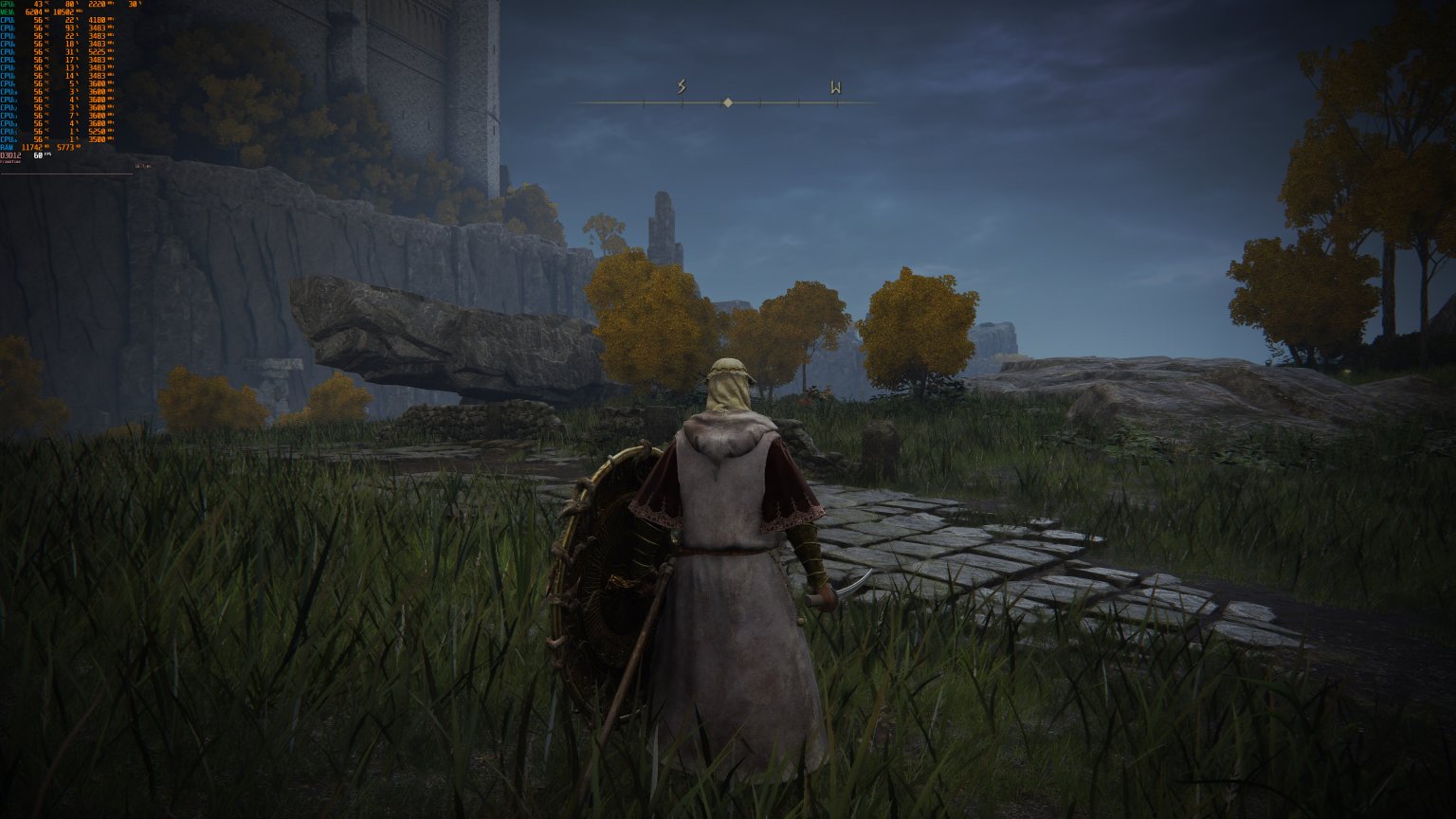The image size is (1456, 819).
Task: Click the "W" west marker on the compass
Action: 834,89
